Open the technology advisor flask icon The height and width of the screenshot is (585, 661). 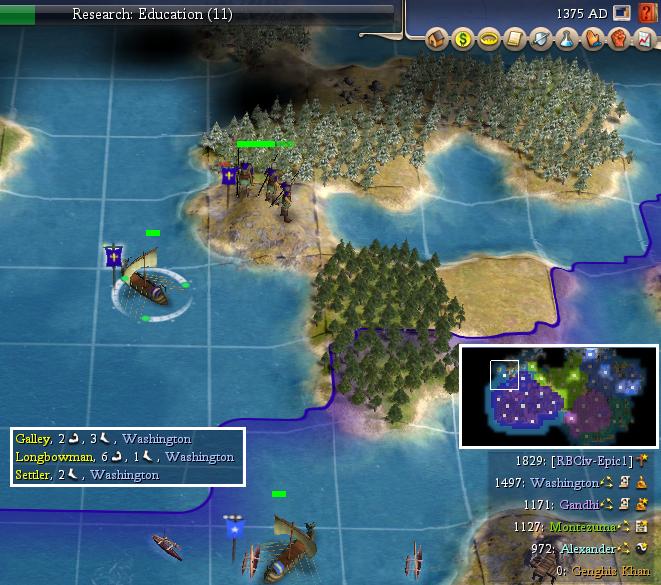(565, 40)
